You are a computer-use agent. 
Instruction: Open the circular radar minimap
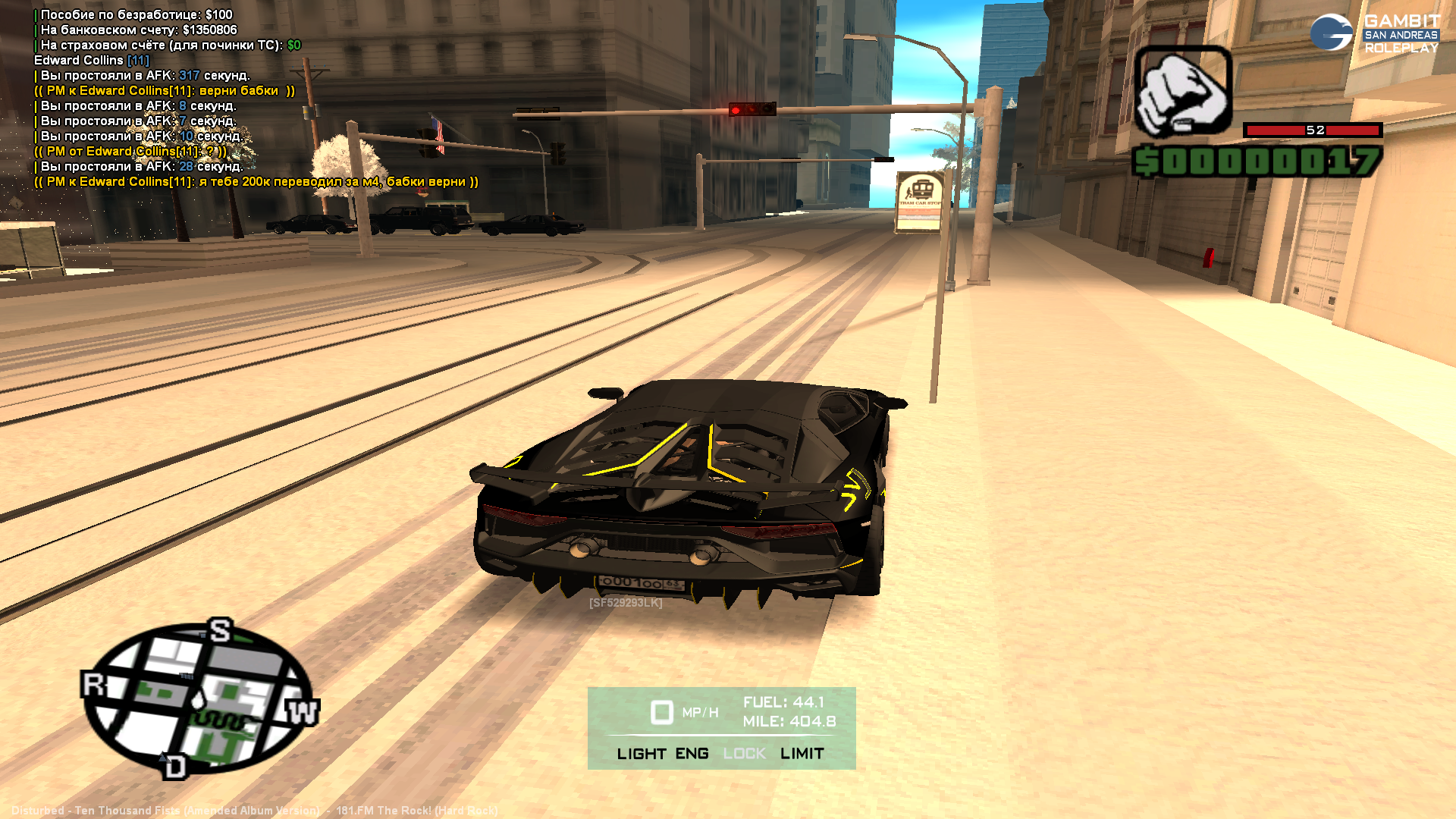pos(197,696)
